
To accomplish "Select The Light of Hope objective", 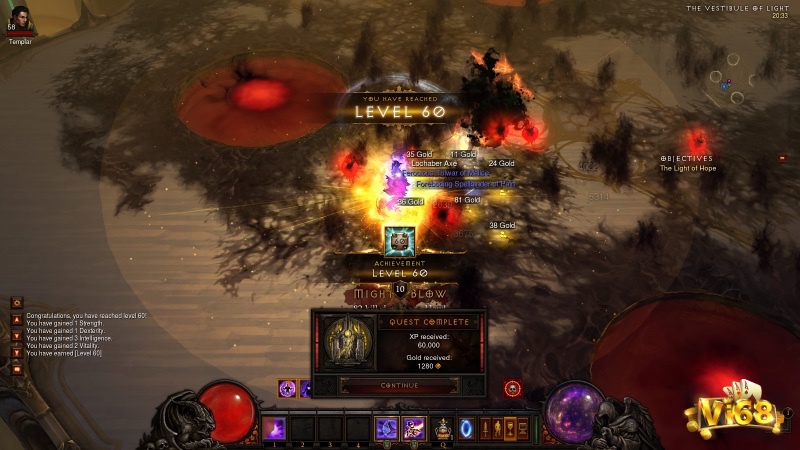I will (688, 169).
